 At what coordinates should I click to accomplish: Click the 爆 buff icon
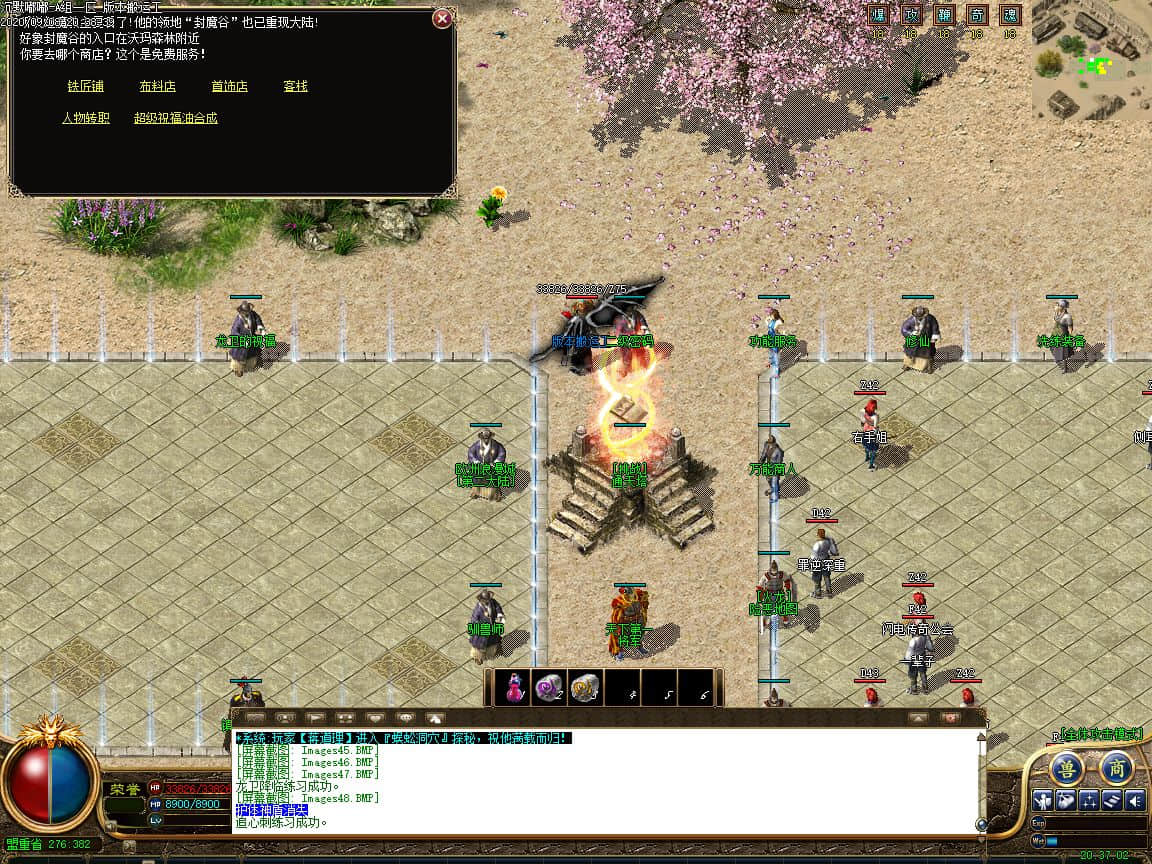(879, 15)
